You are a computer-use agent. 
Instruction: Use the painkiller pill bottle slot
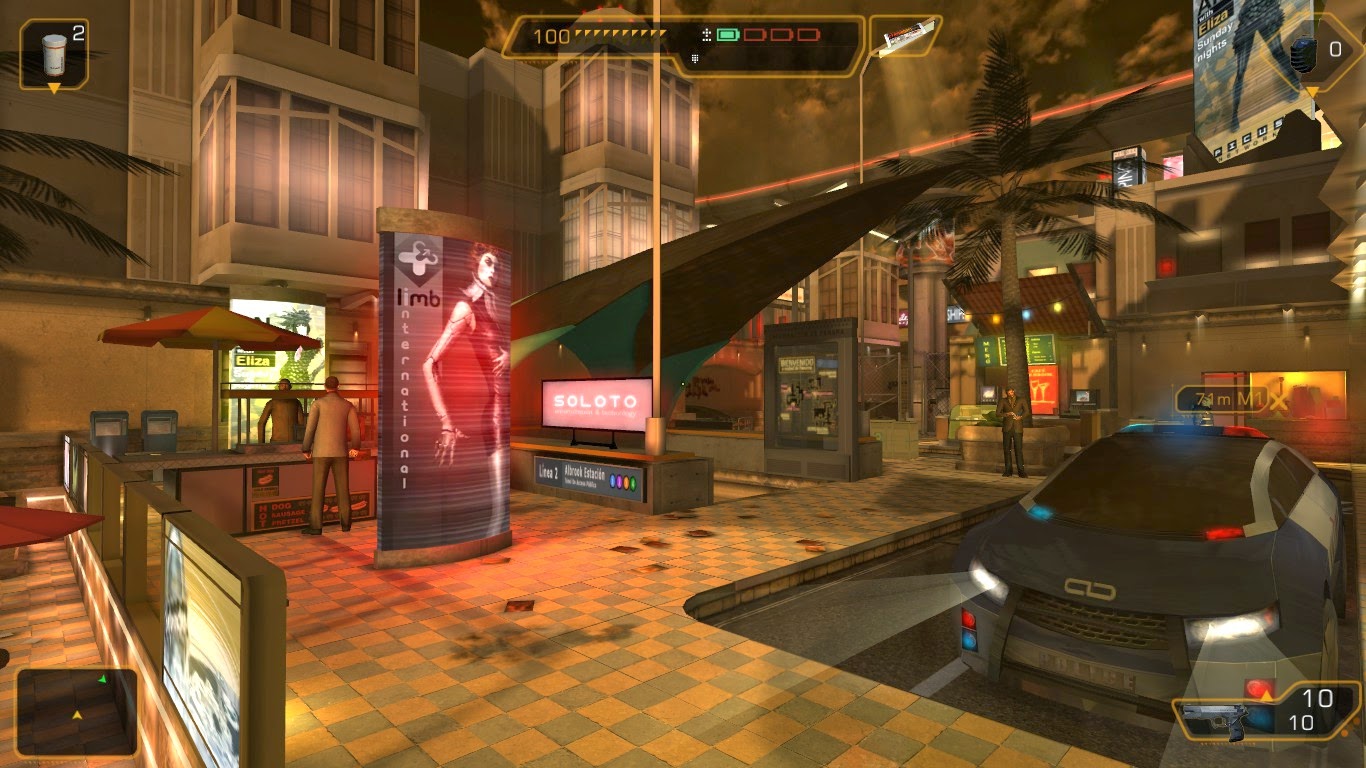[x=55, y=52]
